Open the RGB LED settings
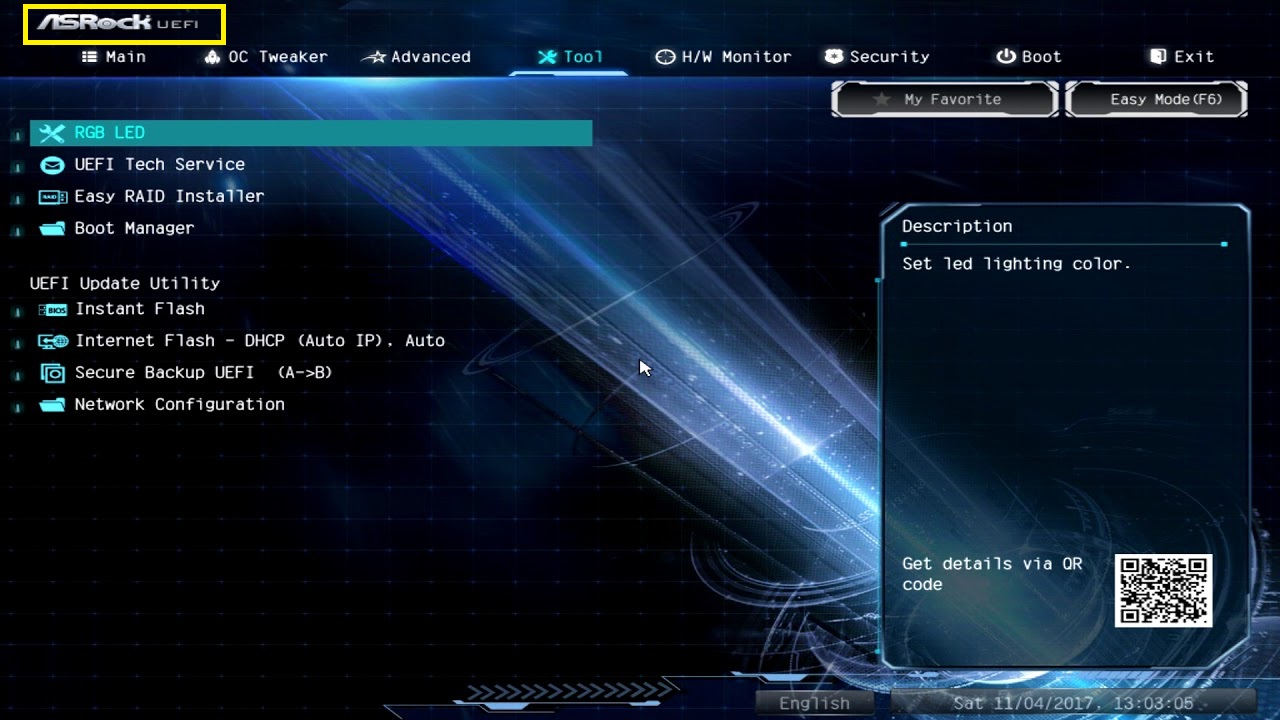 point(110,133)
